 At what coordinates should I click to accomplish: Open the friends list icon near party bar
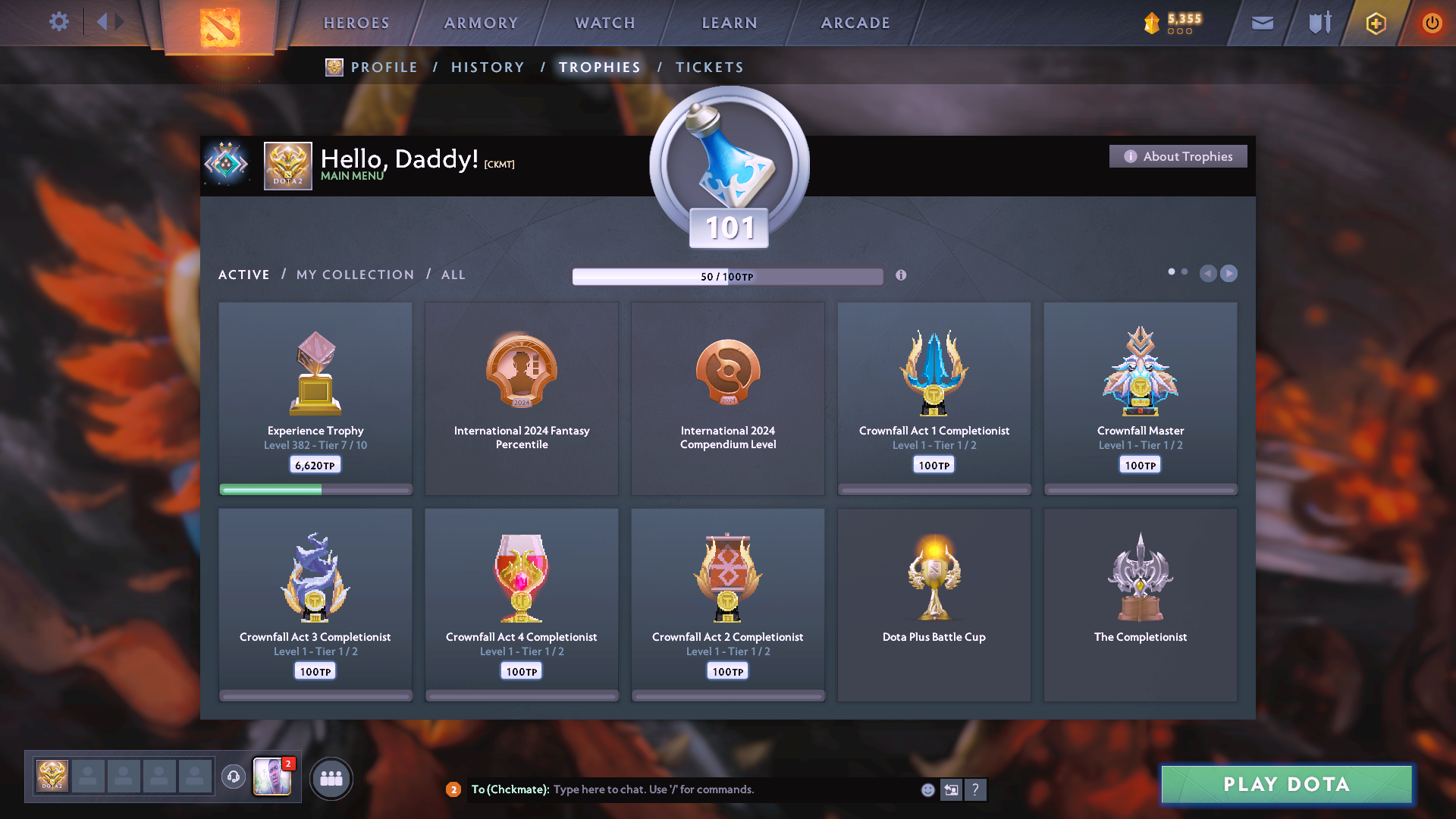pyautogui.click(x=331, y=777)
